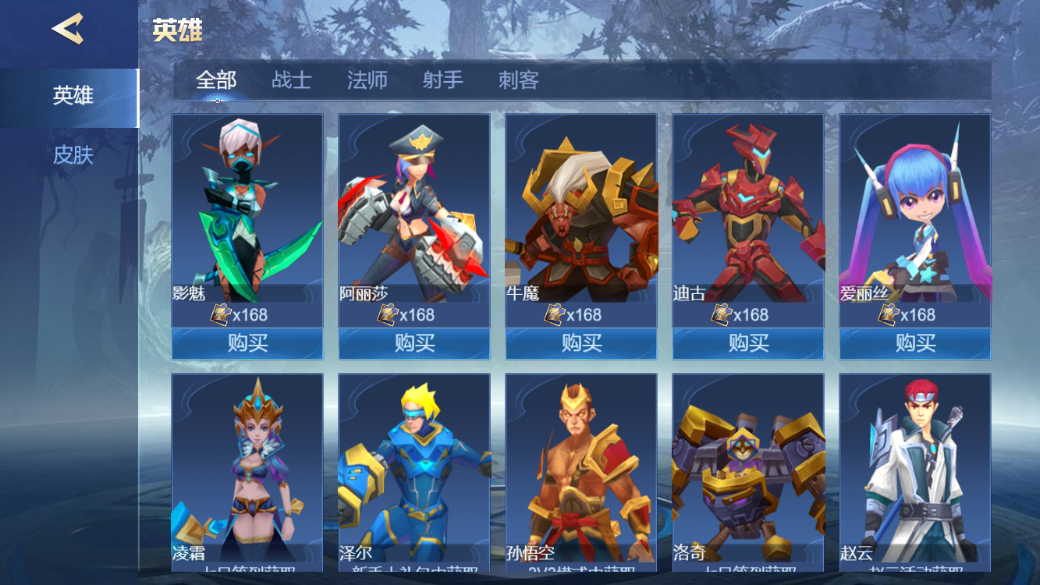Filter heroes by 射手 class

pos(442,80)
